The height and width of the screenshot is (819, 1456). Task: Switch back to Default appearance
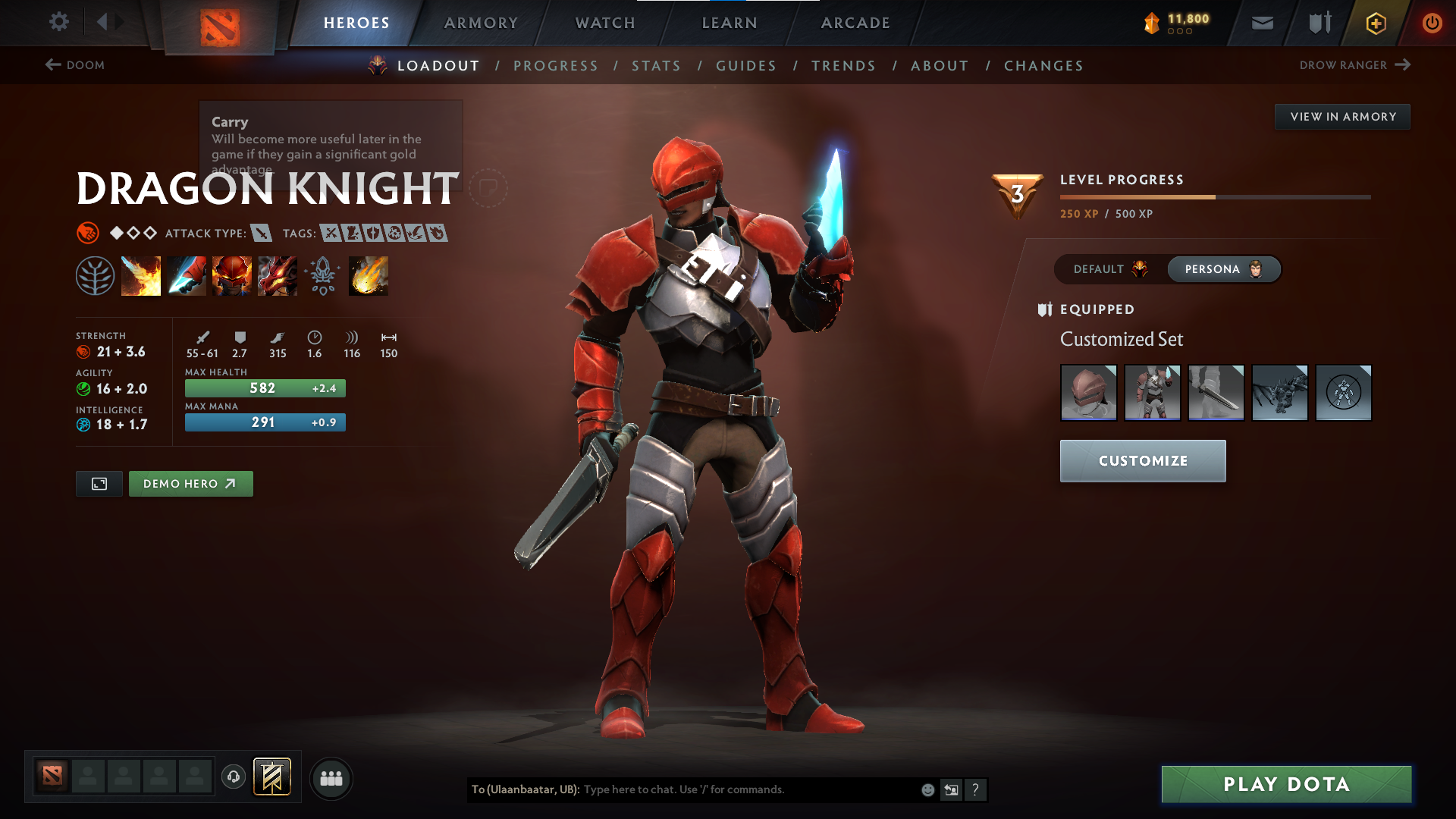point(1108,269)
